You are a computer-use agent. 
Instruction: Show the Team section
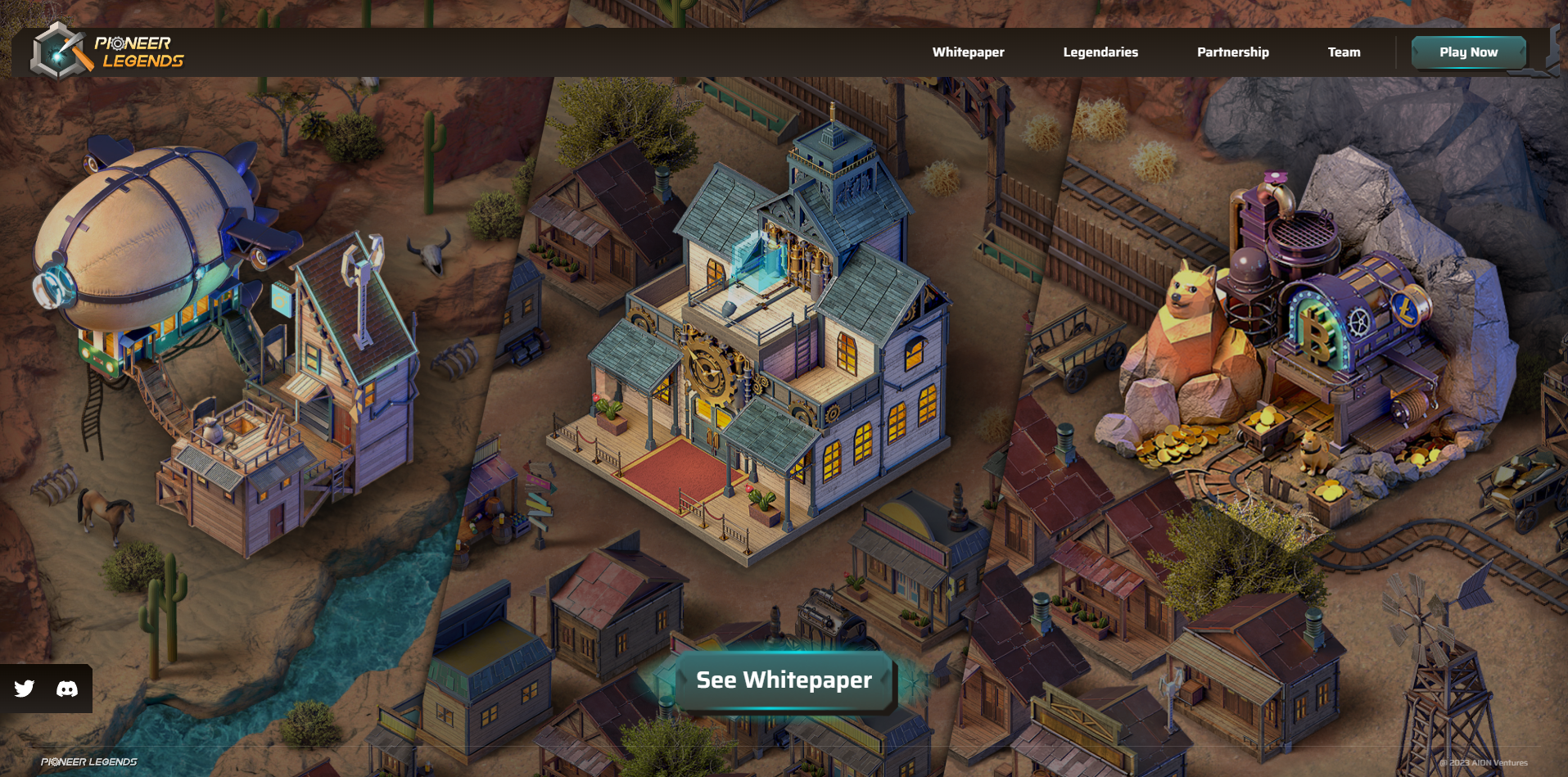[x=1344, y=52]
